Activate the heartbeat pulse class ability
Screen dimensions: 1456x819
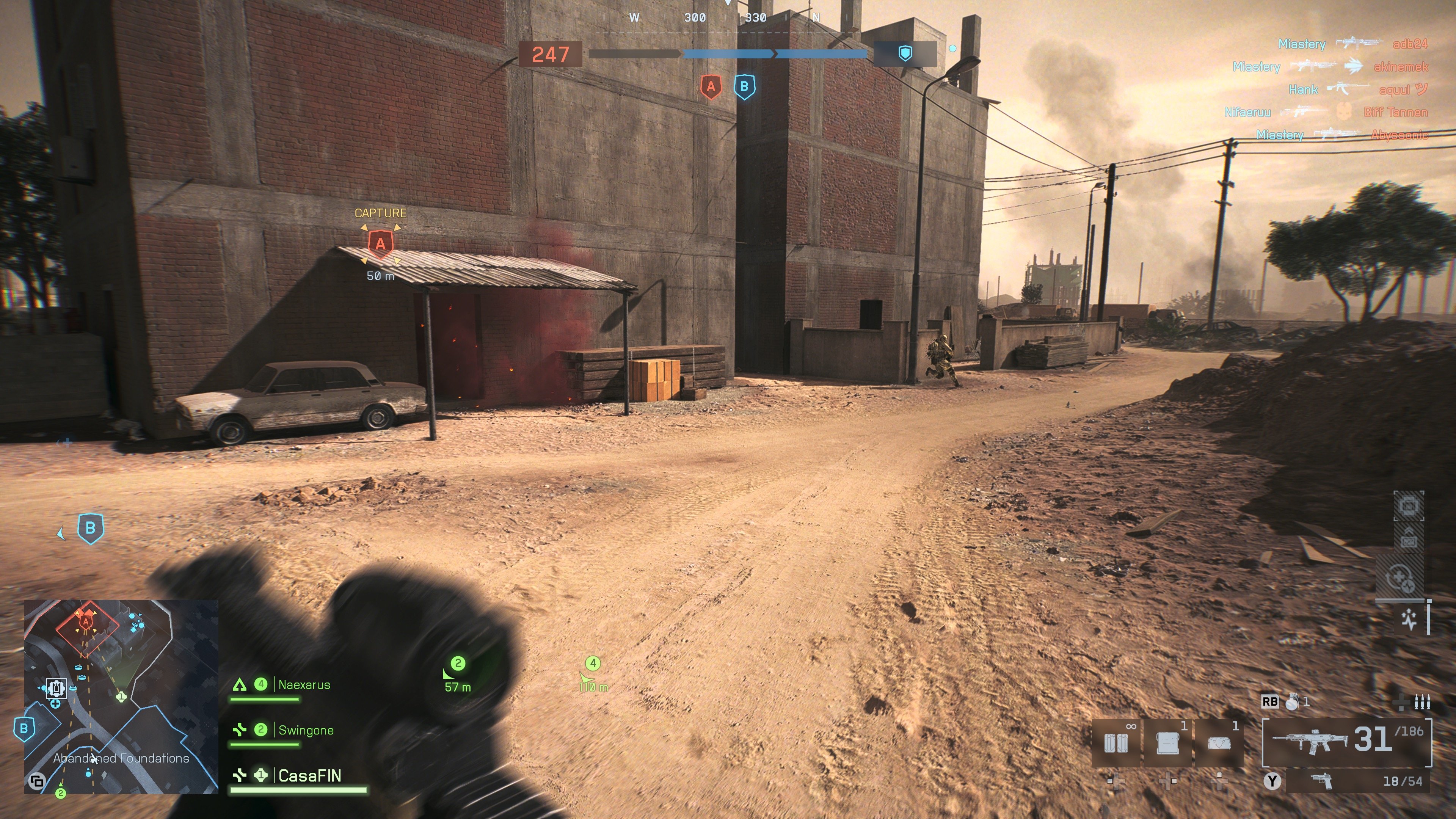(x=1409, y=620)
